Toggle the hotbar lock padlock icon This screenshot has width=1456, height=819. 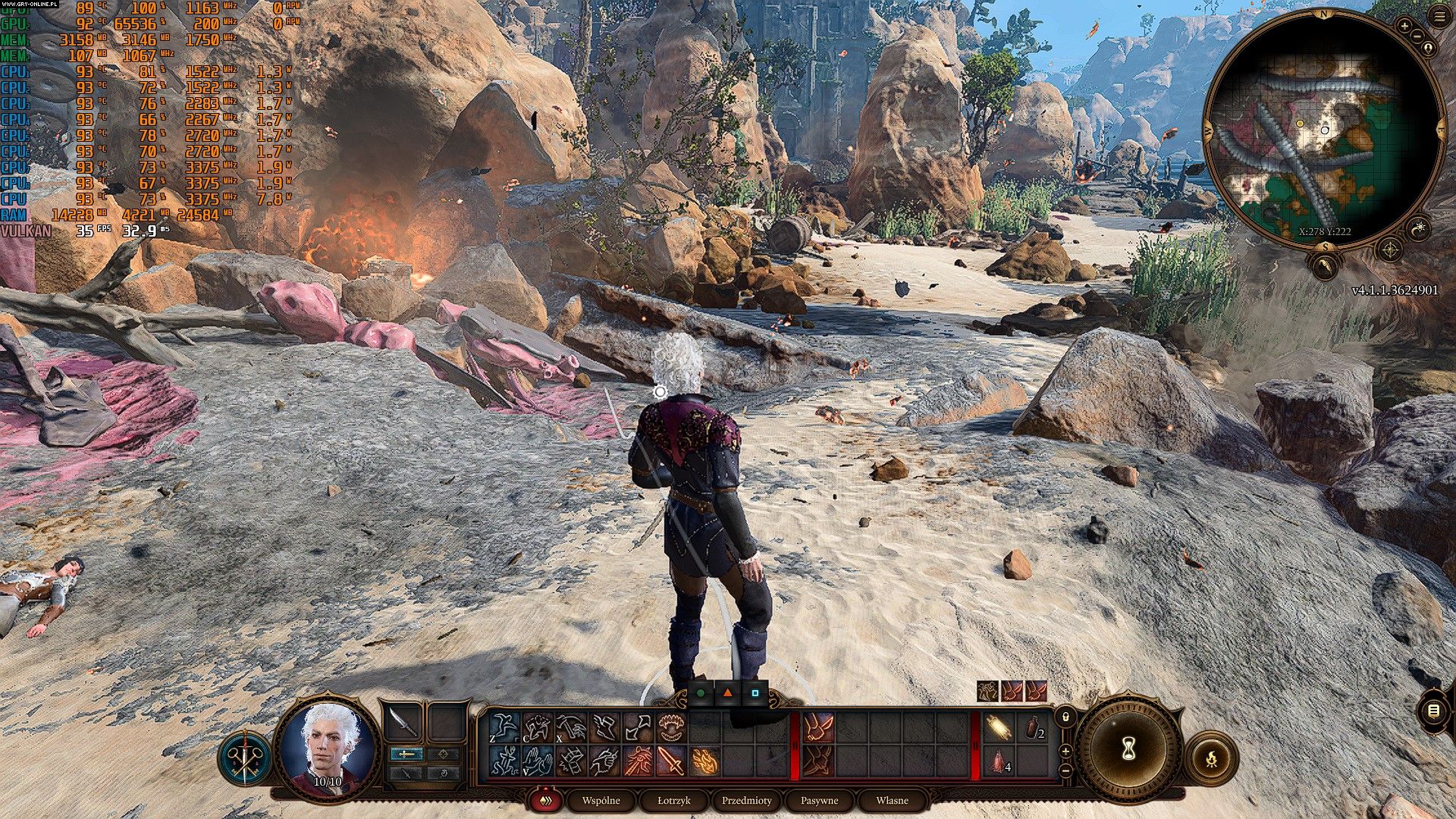pyautogui.click(x=1065, y=716)
